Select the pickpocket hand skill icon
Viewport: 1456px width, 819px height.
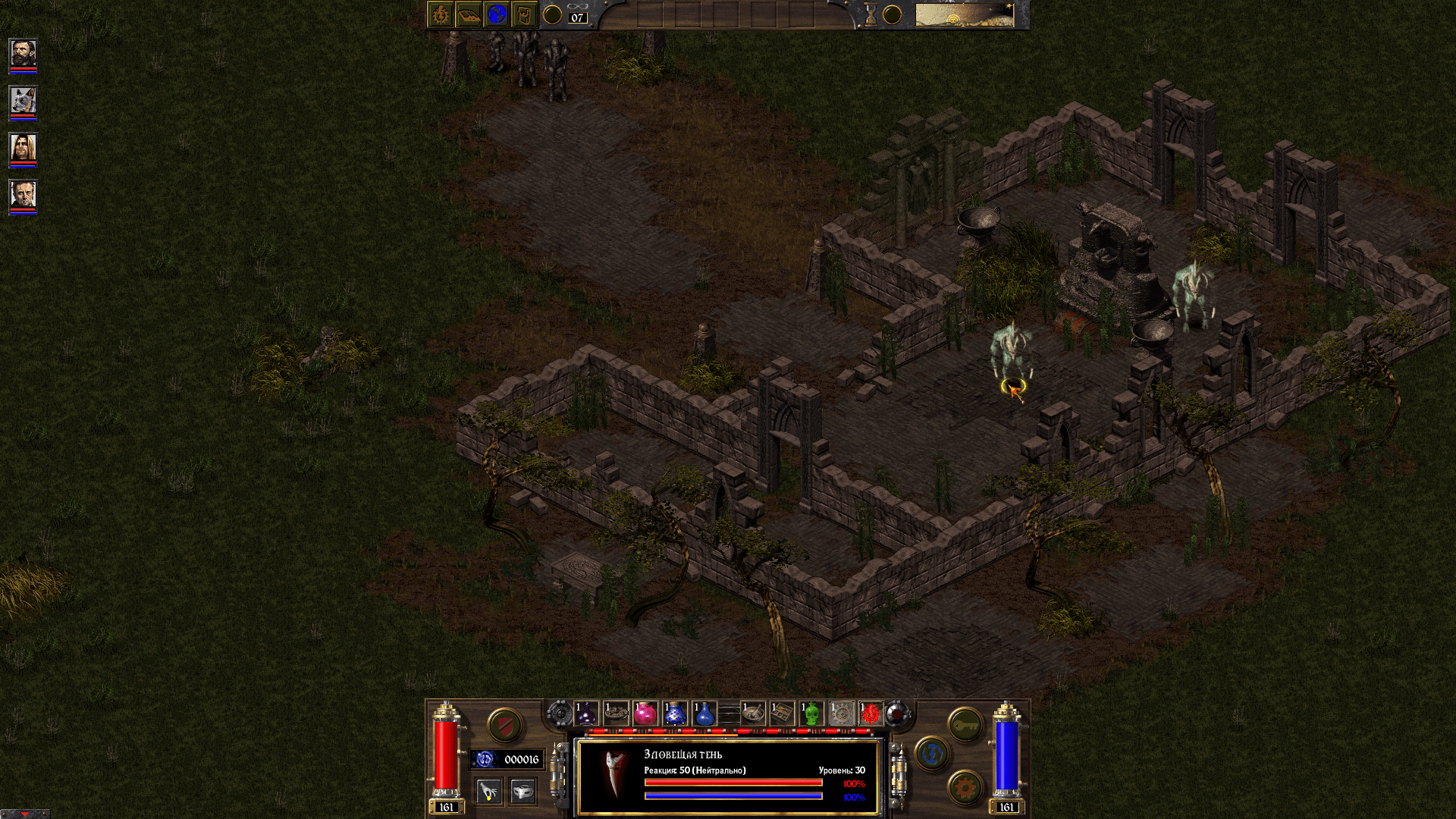pos(489,791)
